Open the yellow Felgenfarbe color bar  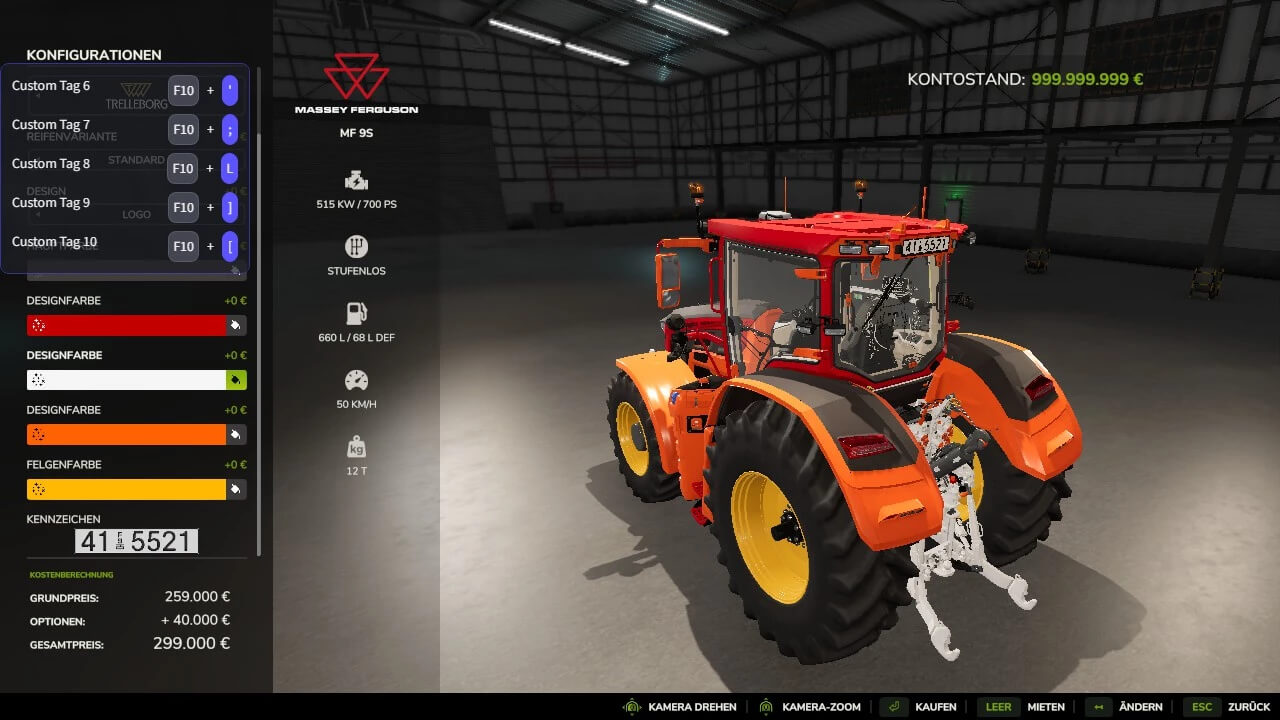coord(126,489)
